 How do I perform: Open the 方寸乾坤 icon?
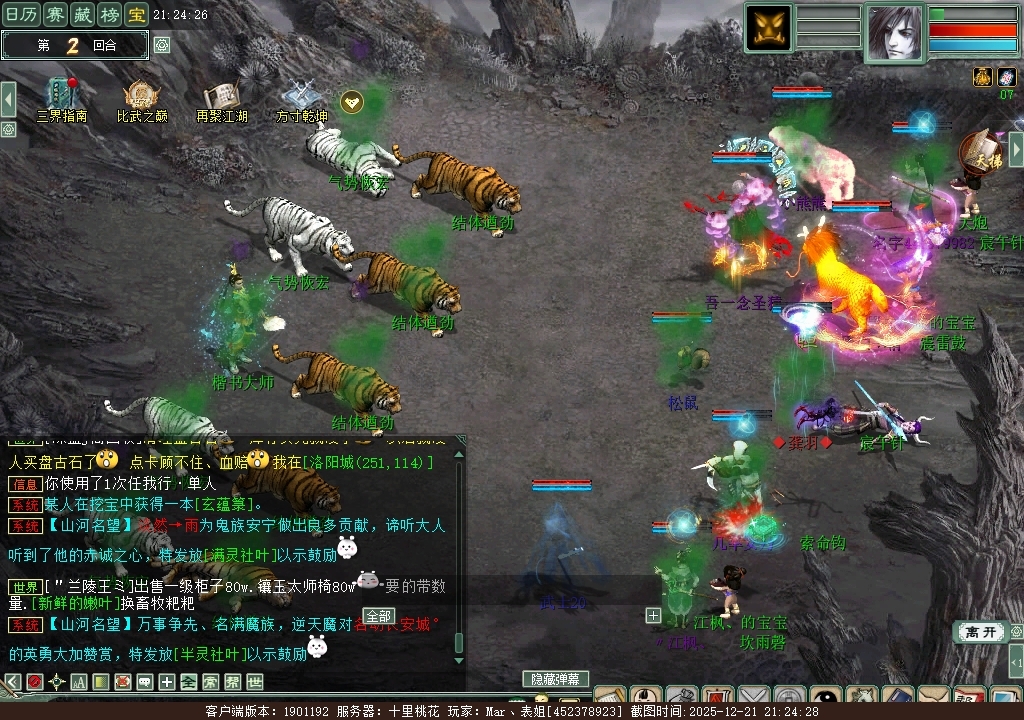(x=301, y=98)
